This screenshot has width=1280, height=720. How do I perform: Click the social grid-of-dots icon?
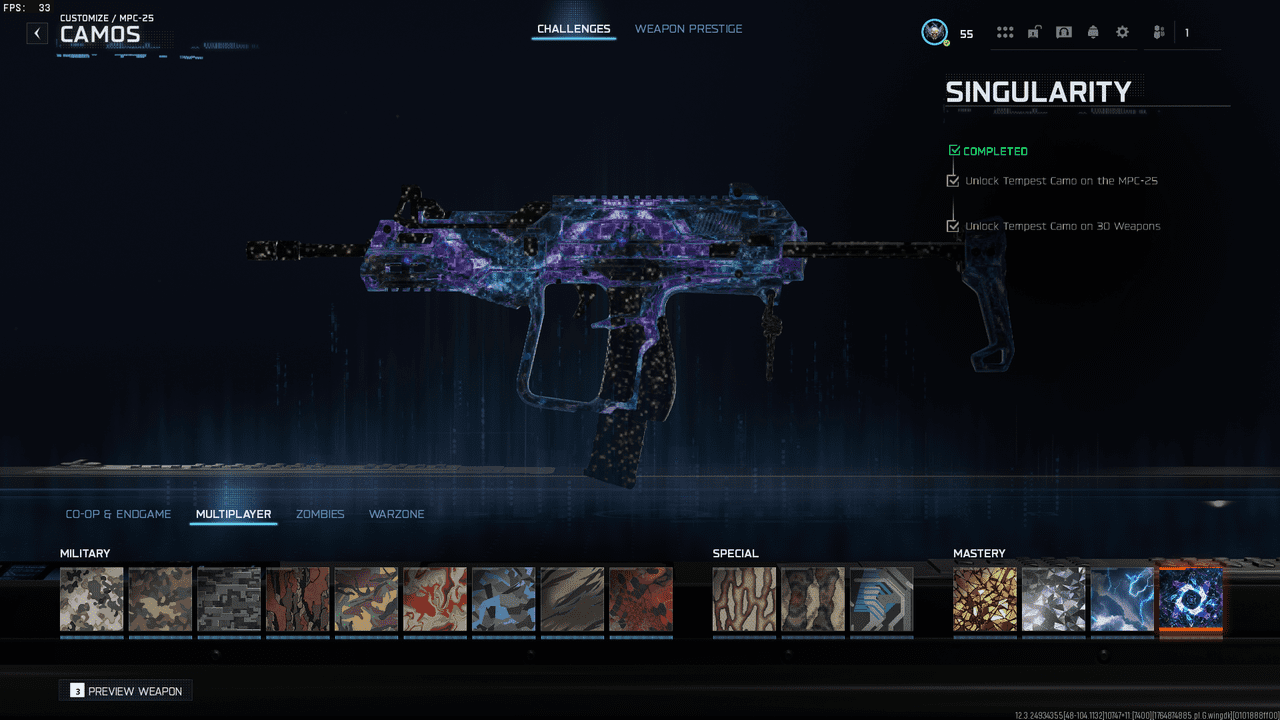point(1005,31)
